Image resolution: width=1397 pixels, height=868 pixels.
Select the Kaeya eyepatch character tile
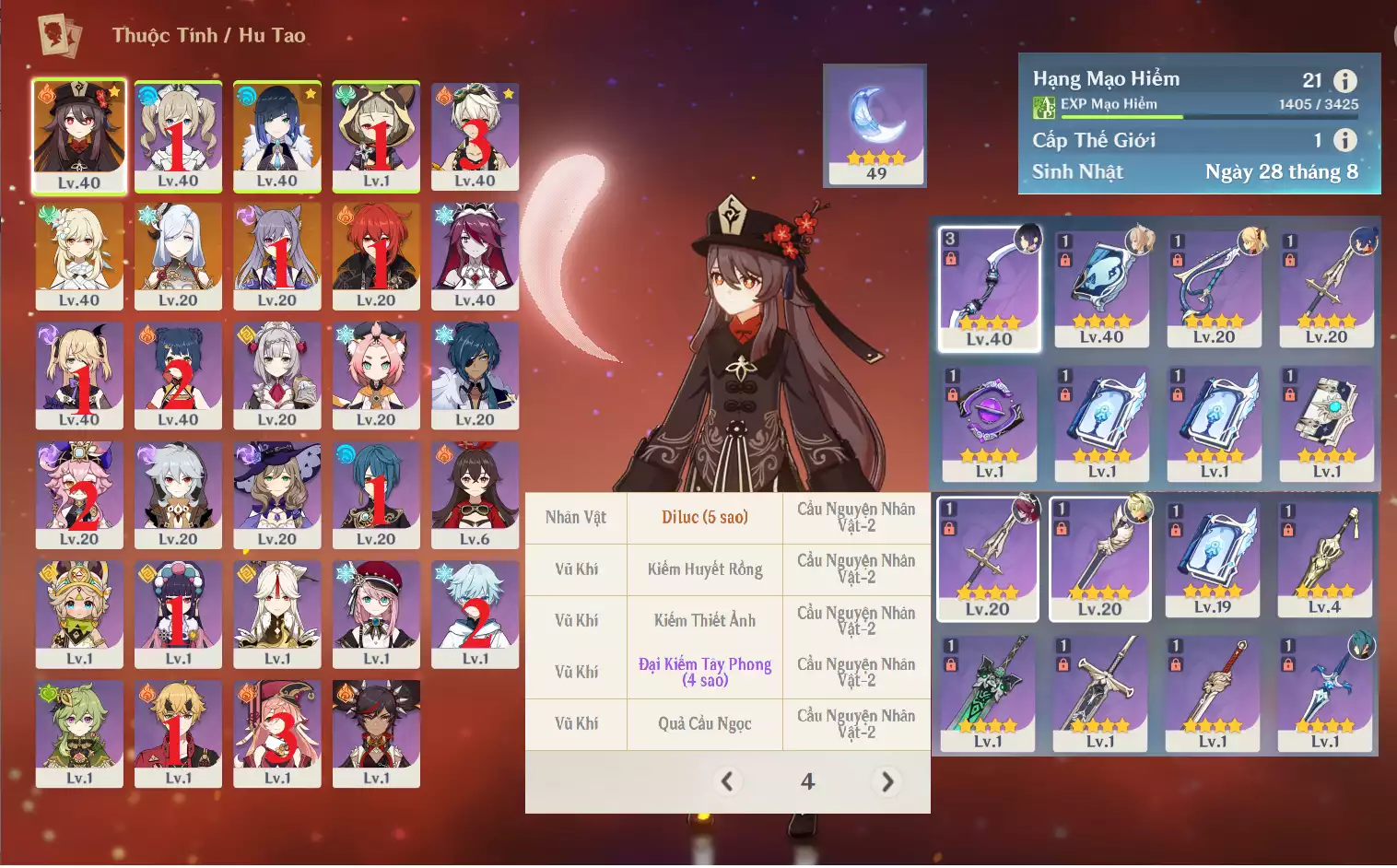click(x=475, y=375)
